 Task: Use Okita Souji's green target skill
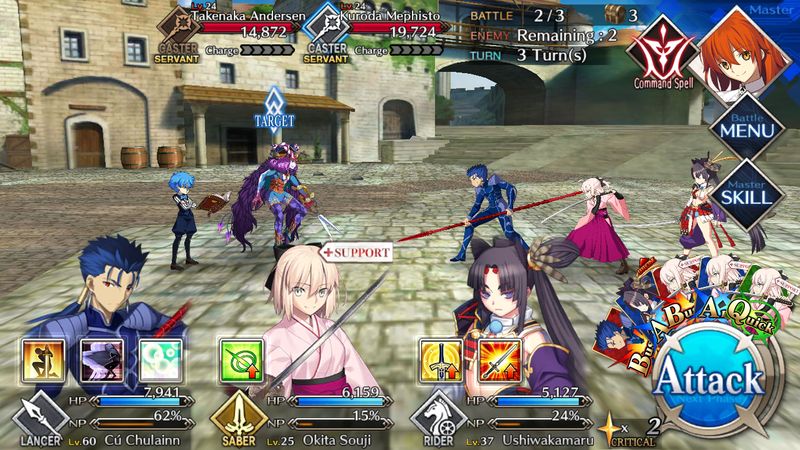point(239,358)
